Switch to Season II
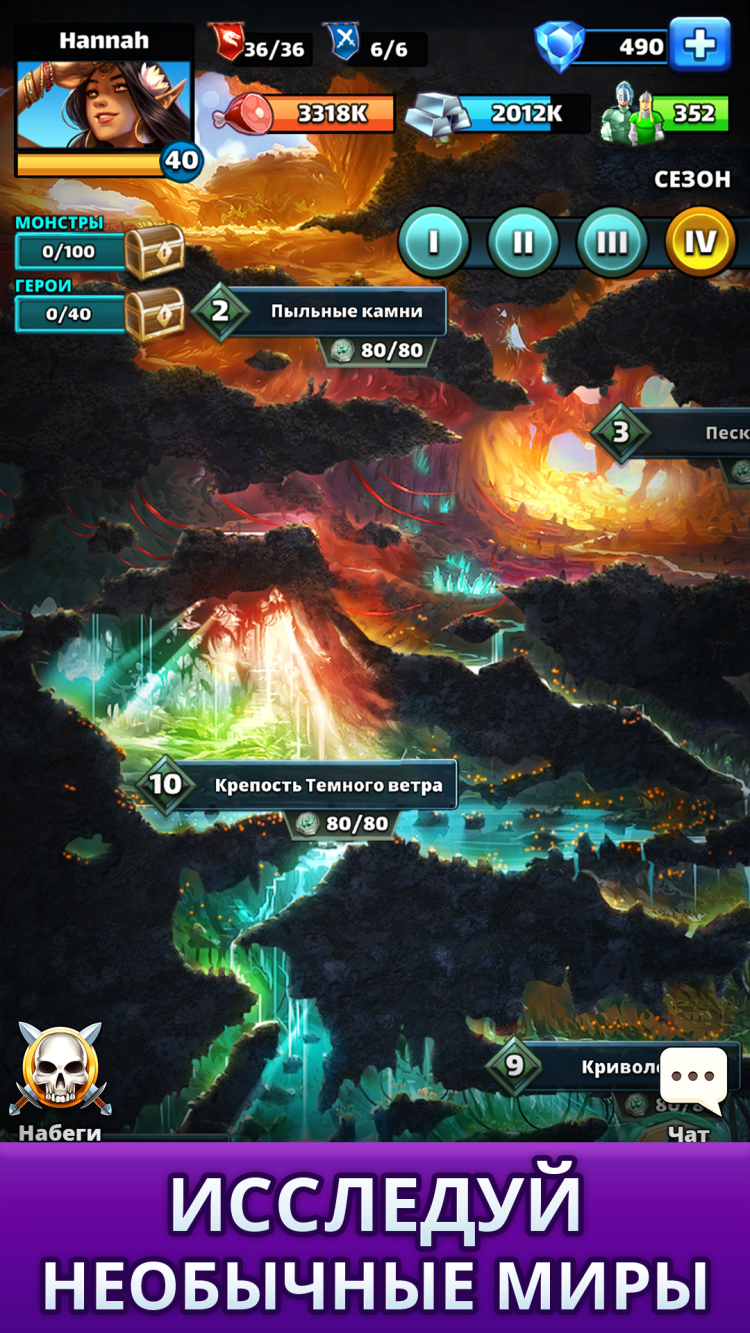750x1333 pixels. click(522, 242)
